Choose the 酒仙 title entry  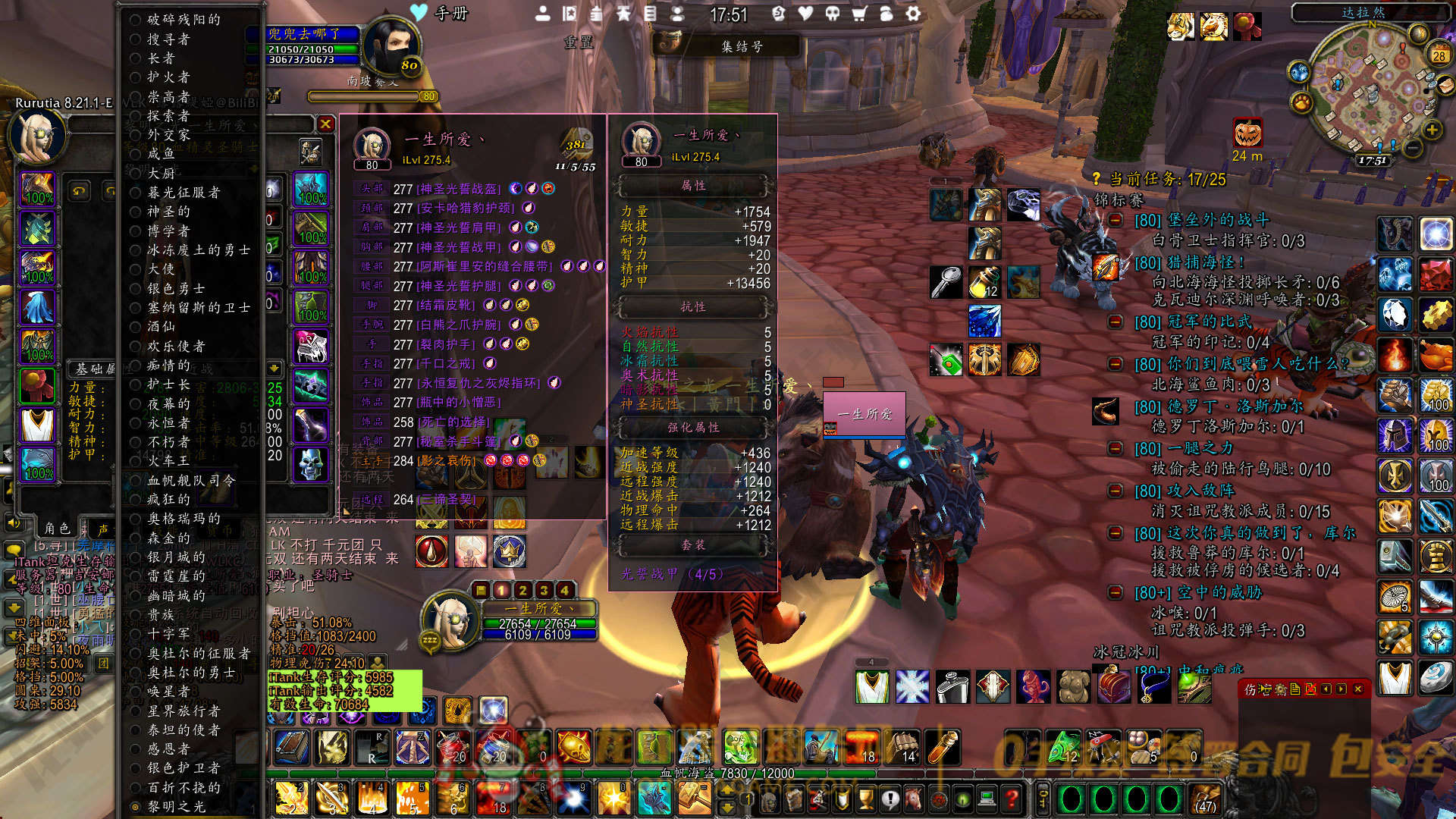[x=161, y=326]
